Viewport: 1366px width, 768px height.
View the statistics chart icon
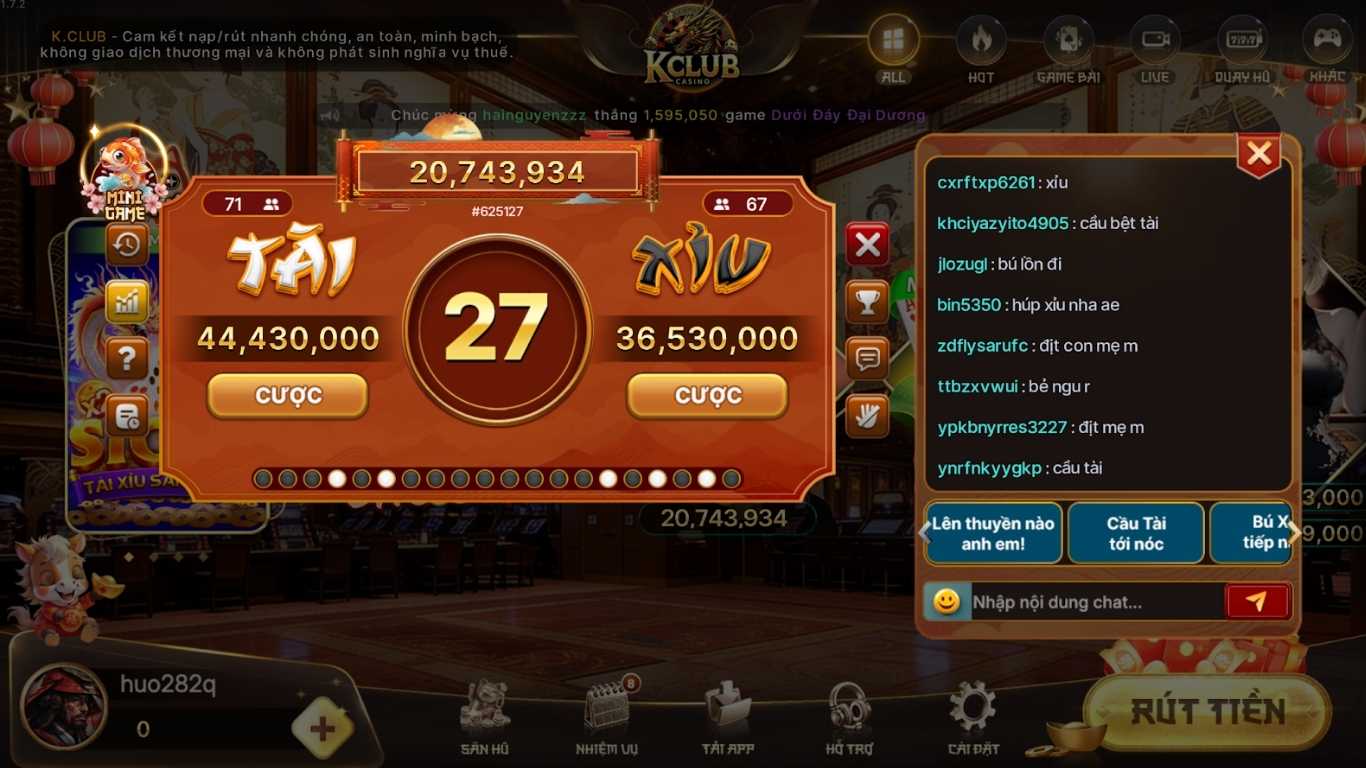[x=126, y=301]
